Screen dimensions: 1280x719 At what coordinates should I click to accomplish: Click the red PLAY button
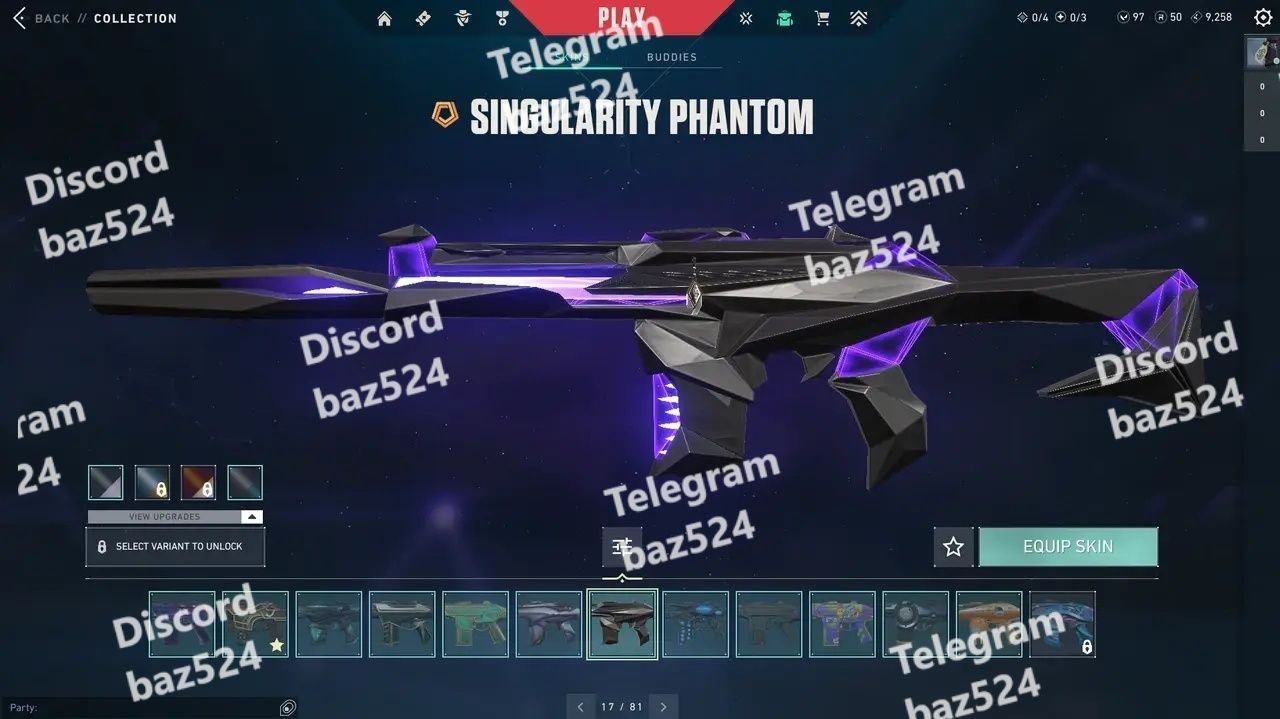click(621, 17)
